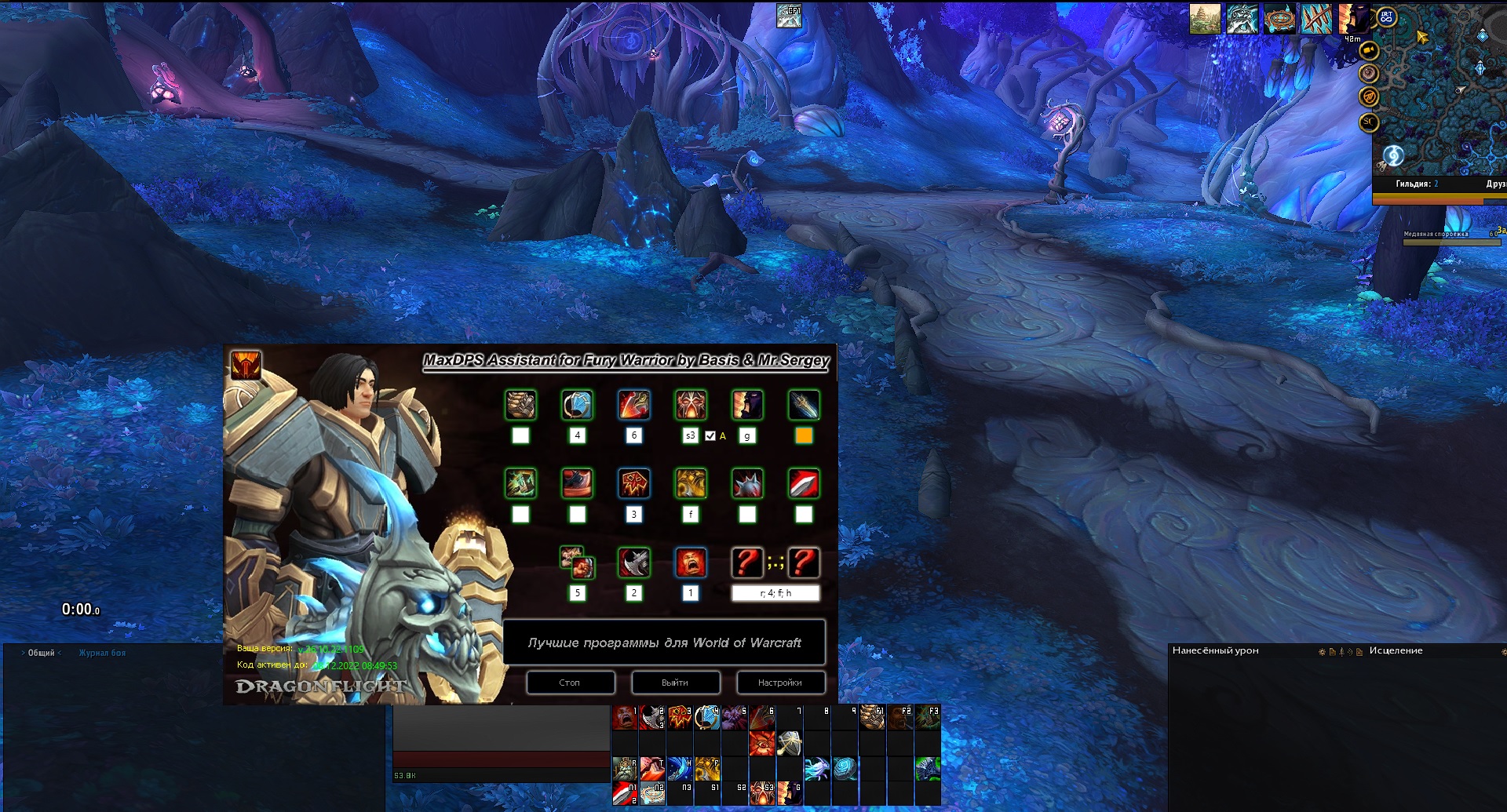Switch to the Журнал боя chat tab
This screenshot has height=812, width=1507.
(102, 653)
